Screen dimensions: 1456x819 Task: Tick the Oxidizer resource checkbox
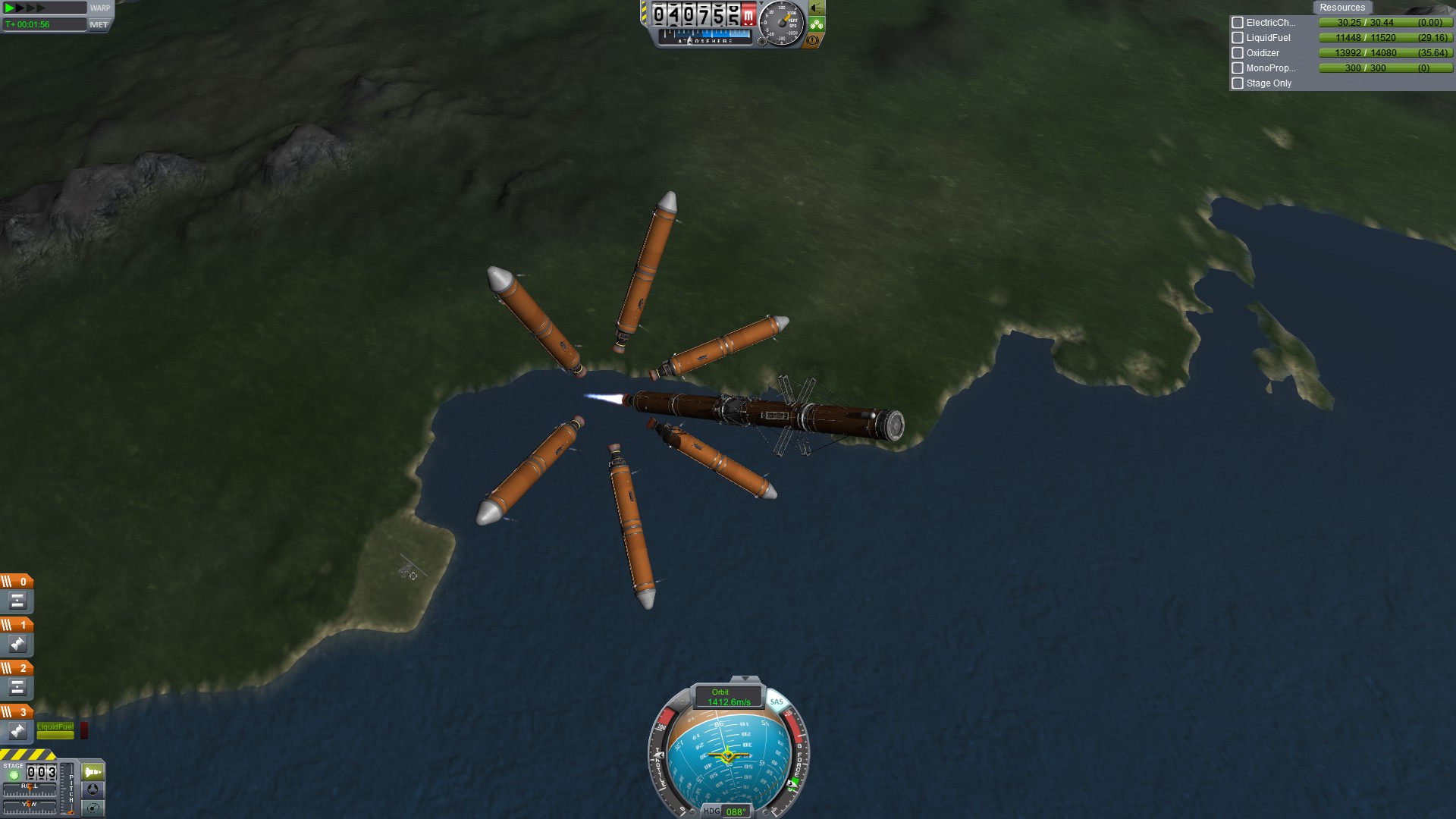pyautogui.click(x=1238, y=53)
